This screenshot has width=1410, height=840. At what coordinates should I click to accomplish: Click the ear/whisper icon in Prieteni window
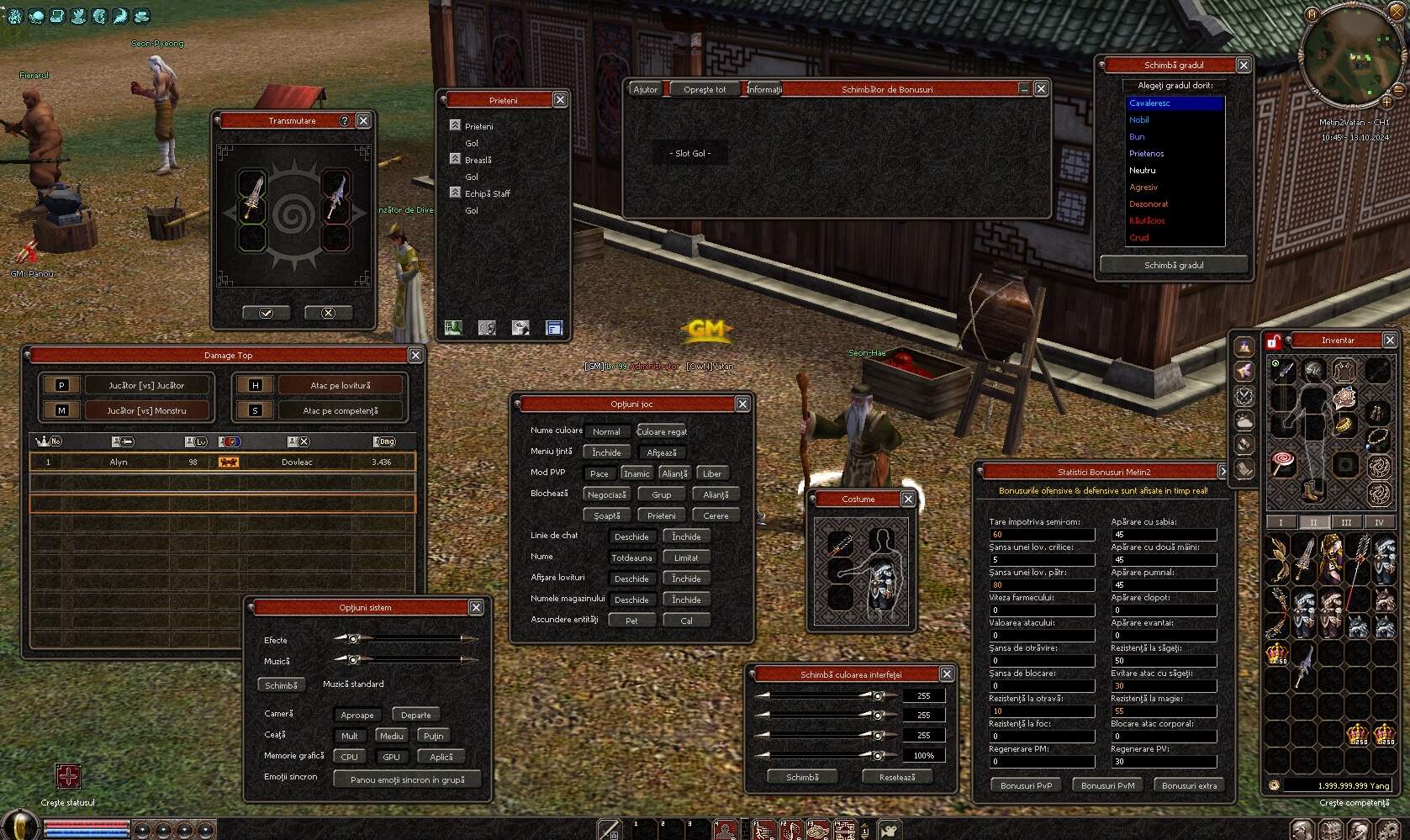[x=487, y=328]
